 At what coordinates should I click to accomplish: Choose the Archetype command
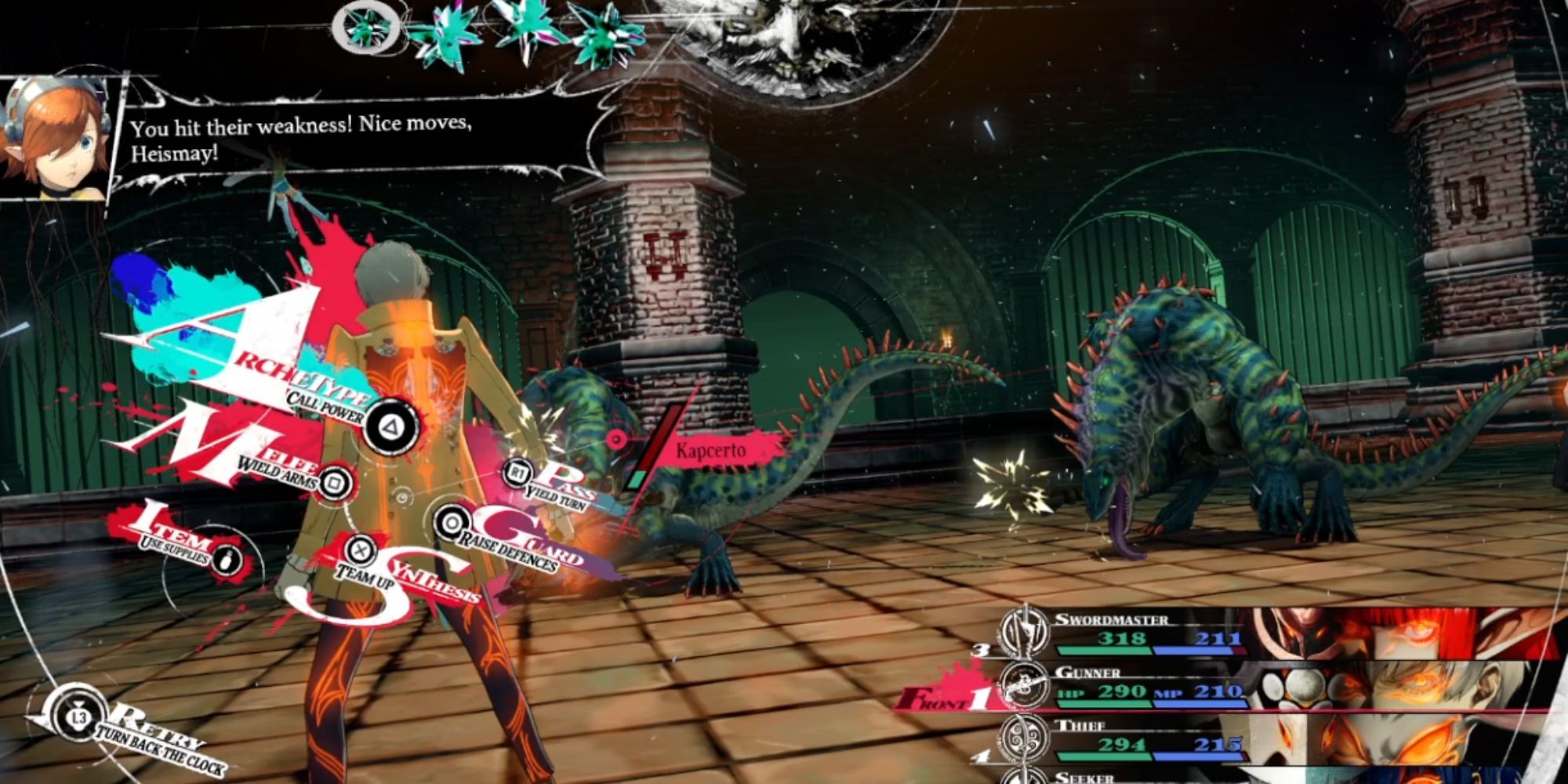tap(390, 426)
